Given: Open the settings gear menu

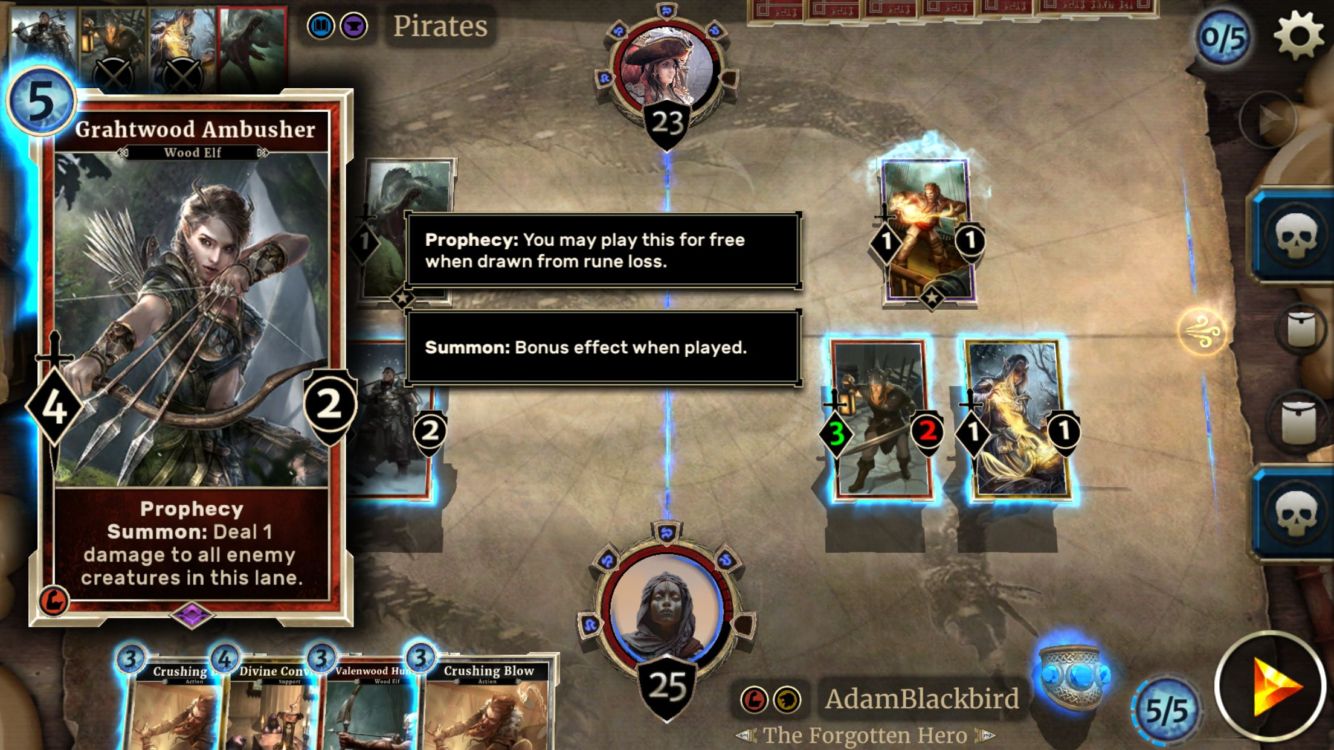Looking at the screenshot, I should point(1298,37).
